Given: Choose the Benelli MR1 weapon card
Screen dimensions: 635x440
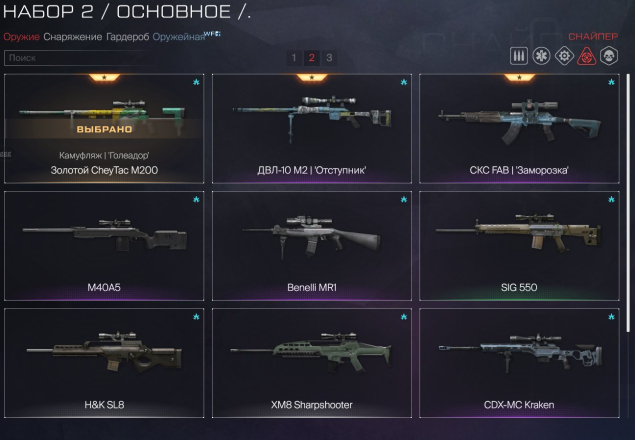Looking at the screenshot, I should click(312, 245).
